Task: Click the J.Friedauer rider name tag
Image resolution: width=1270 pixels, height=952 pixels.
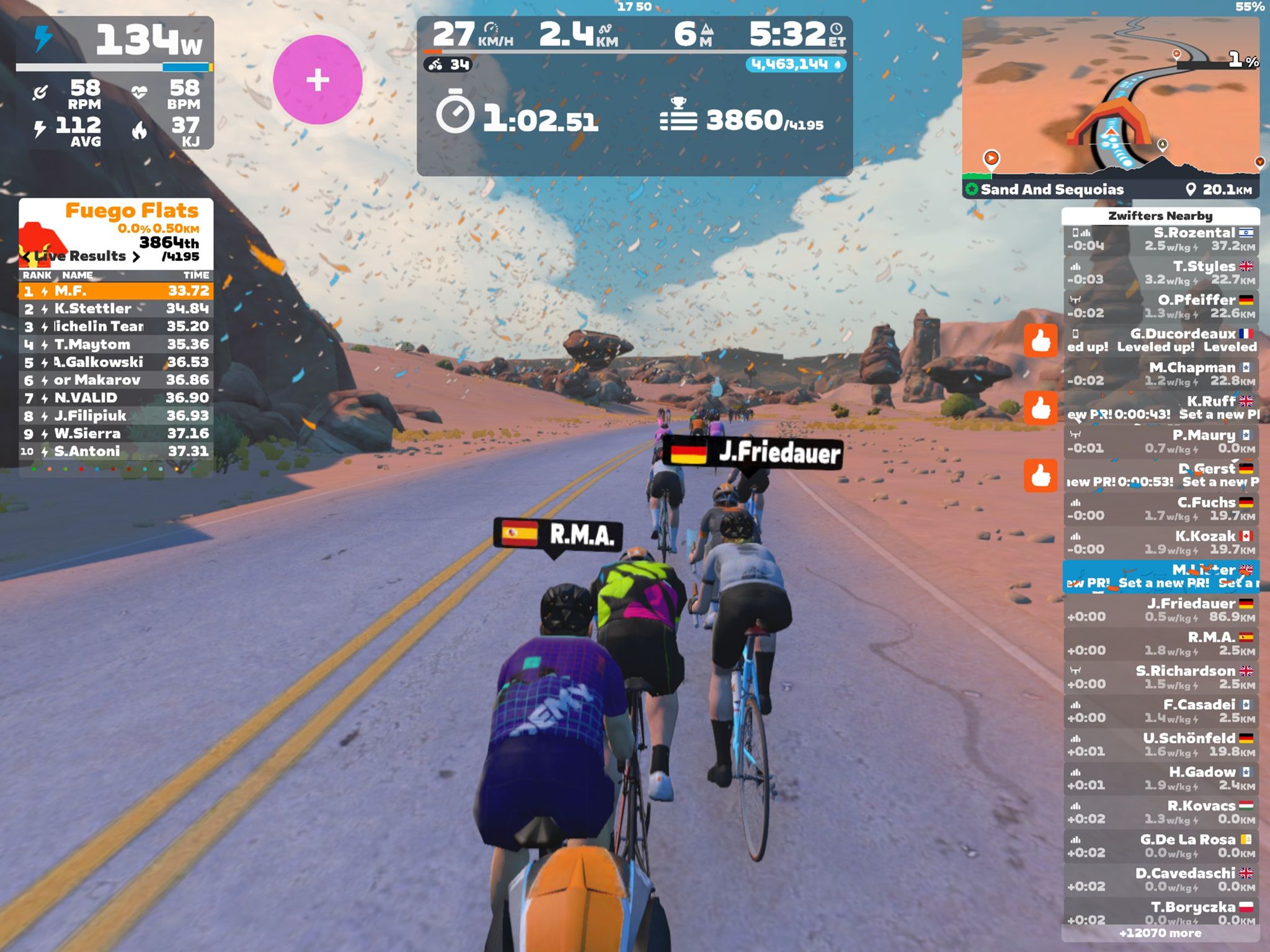Action: [753, 452]
